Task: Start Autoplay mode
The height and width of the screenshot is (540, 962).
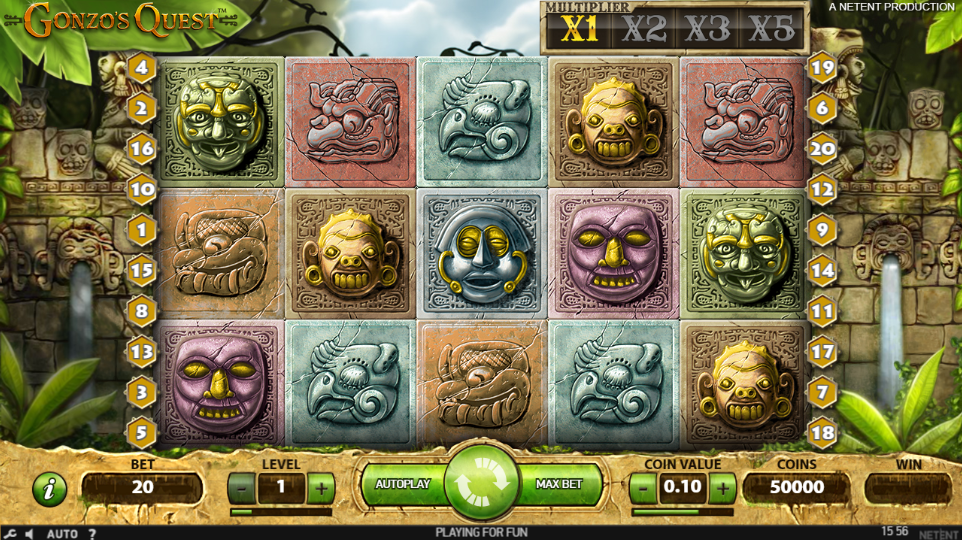Action: (402, 484)
